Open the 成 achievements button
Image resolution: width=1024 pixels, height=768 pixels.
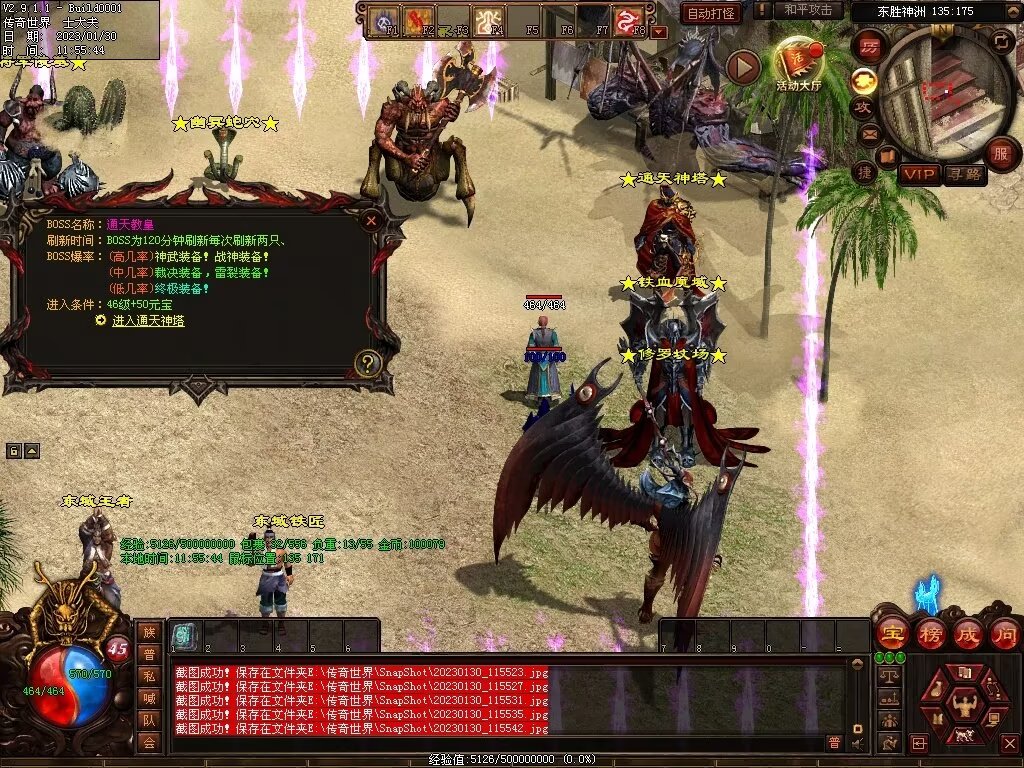[967, 633]
